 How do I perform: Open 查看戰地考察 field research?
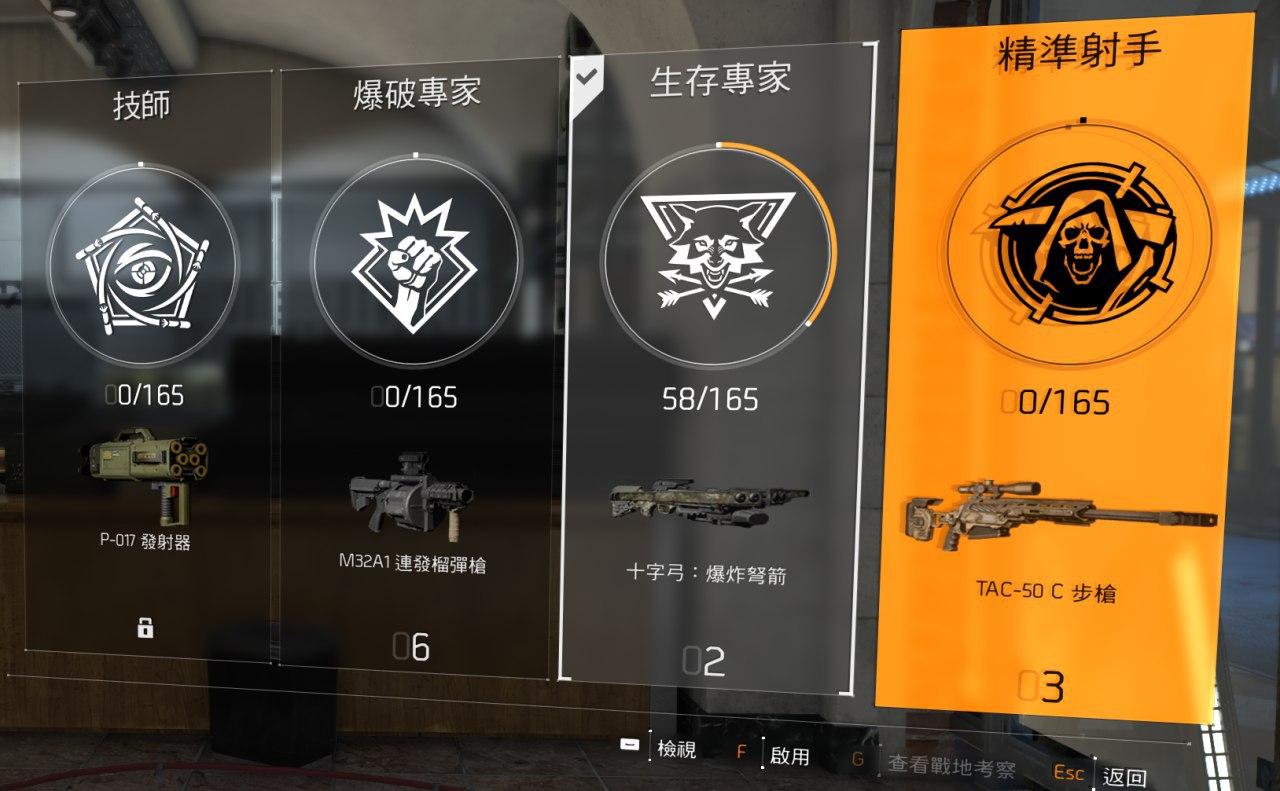click(x=950, y=767)
